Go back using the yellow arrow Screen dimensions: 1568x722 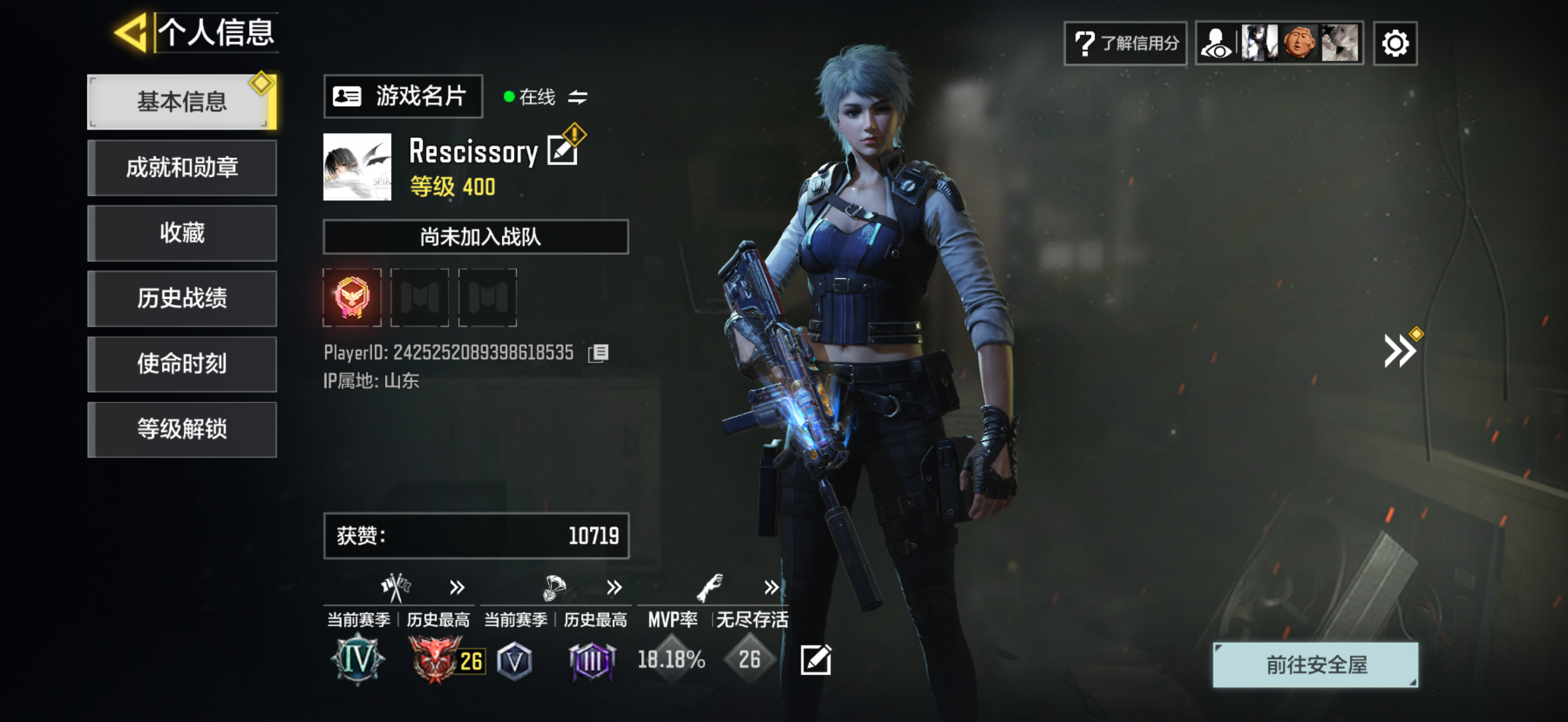[131, 32]
